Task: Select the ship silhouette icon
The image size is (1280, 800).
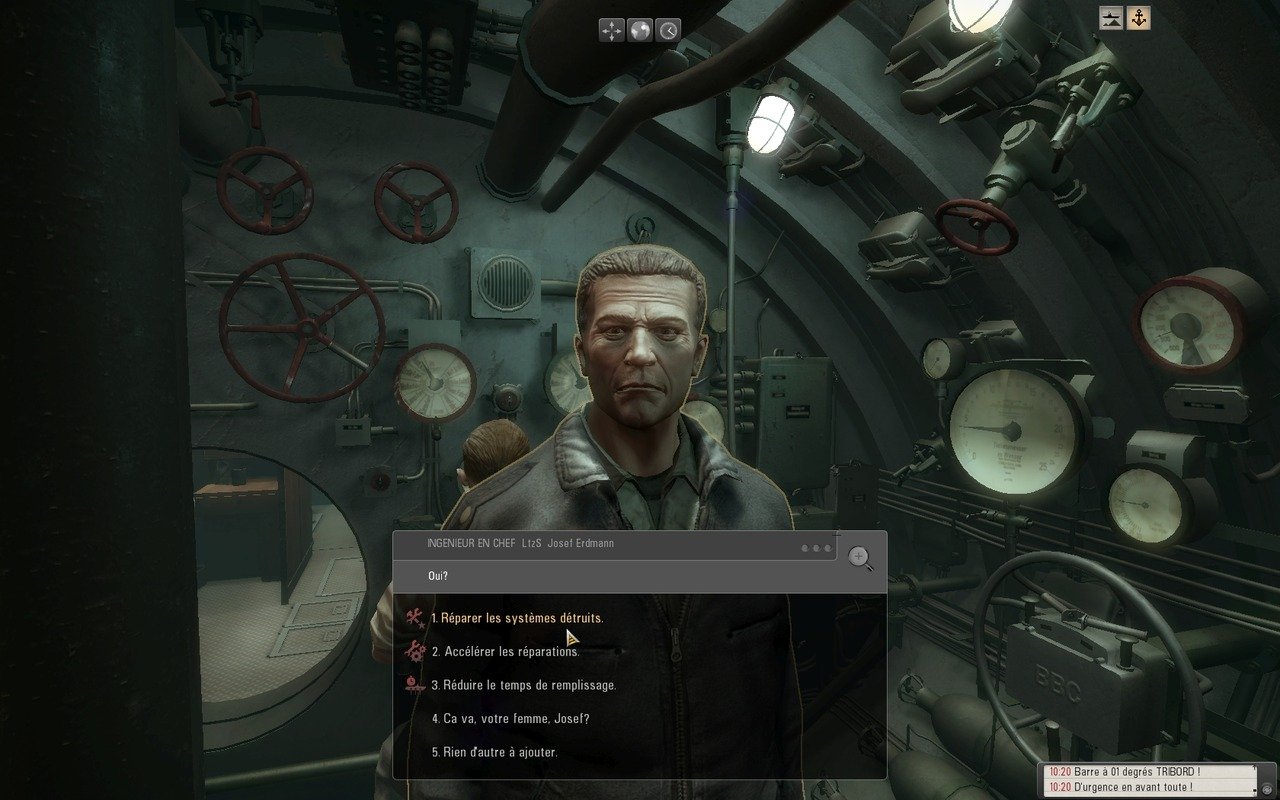Action: [x=1111, y=18]
